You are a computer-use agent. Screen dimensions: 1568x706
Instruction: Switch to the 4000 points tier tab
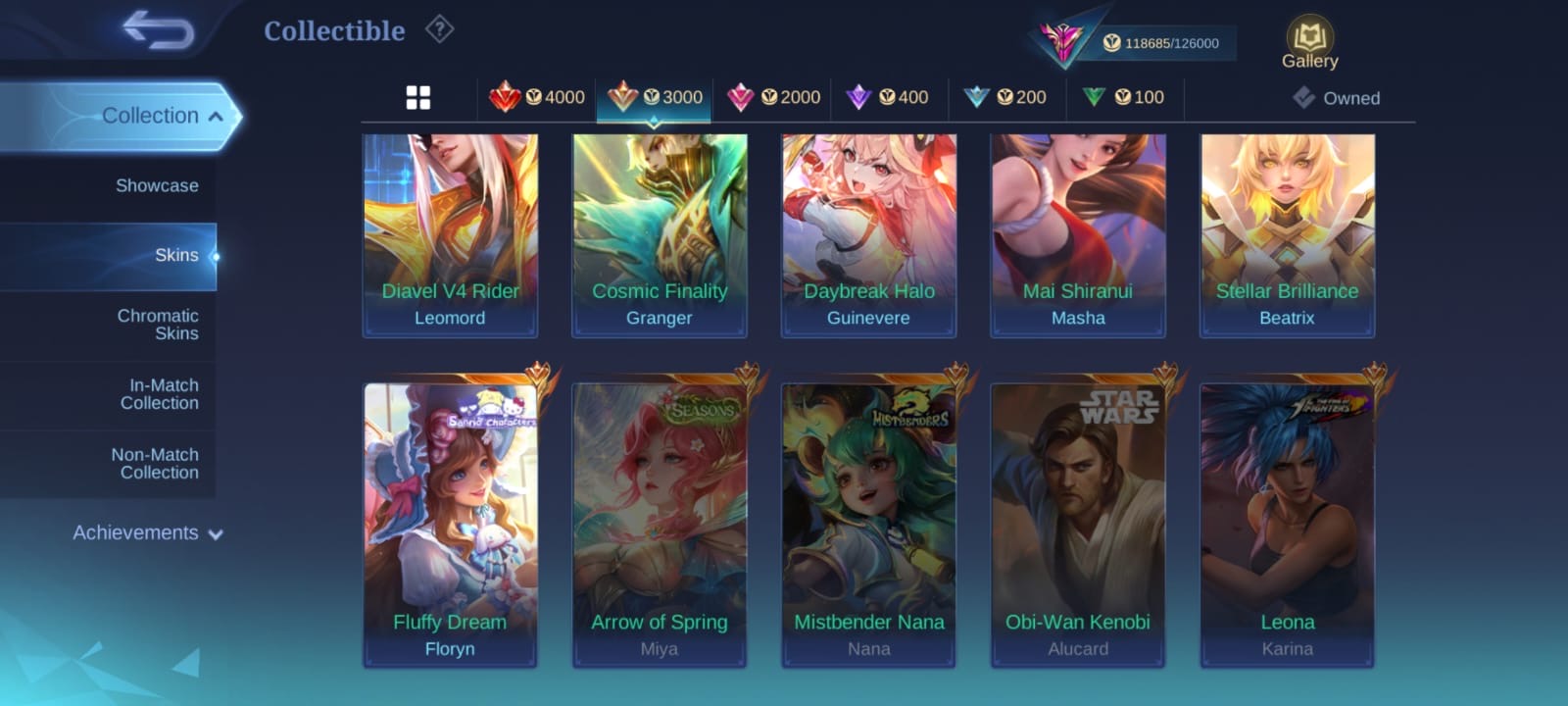coord(537,97)
